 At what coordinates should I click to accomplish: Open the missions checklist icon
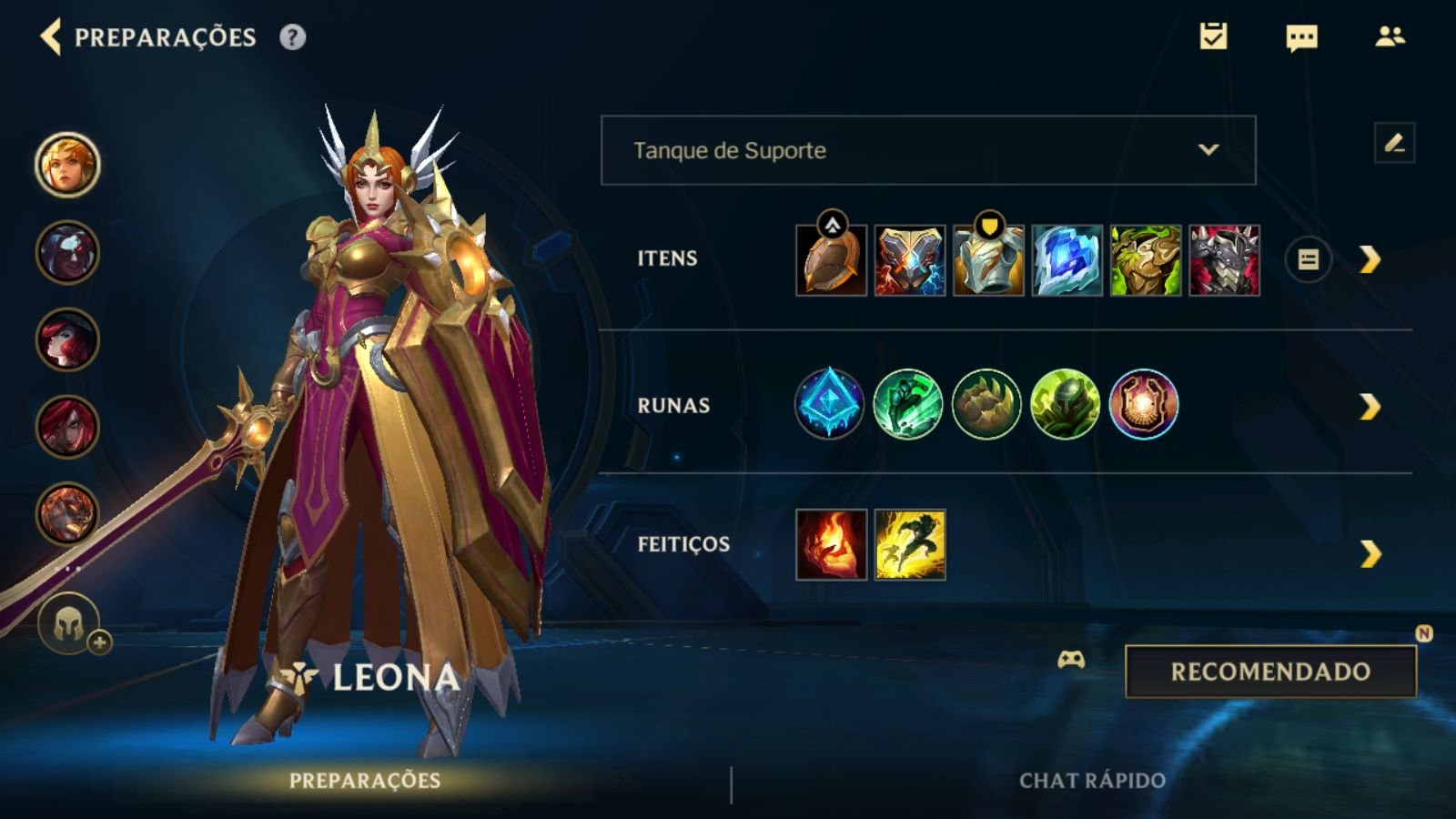pyautogui.click(x=1213, y=36)
